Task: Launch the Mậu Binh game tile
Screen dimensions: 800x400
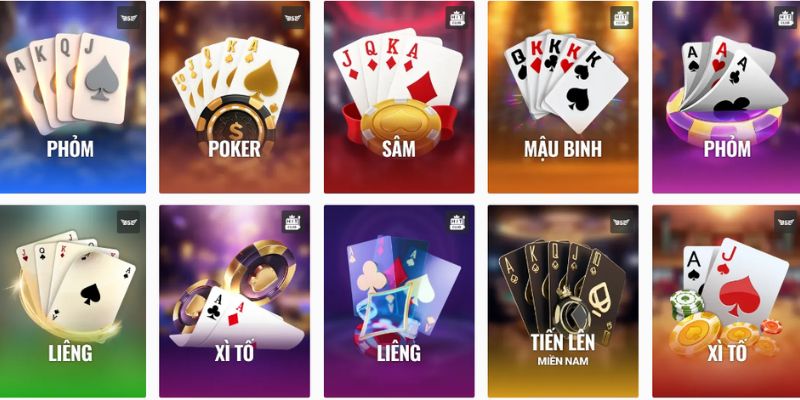Action: pos(561,97)
